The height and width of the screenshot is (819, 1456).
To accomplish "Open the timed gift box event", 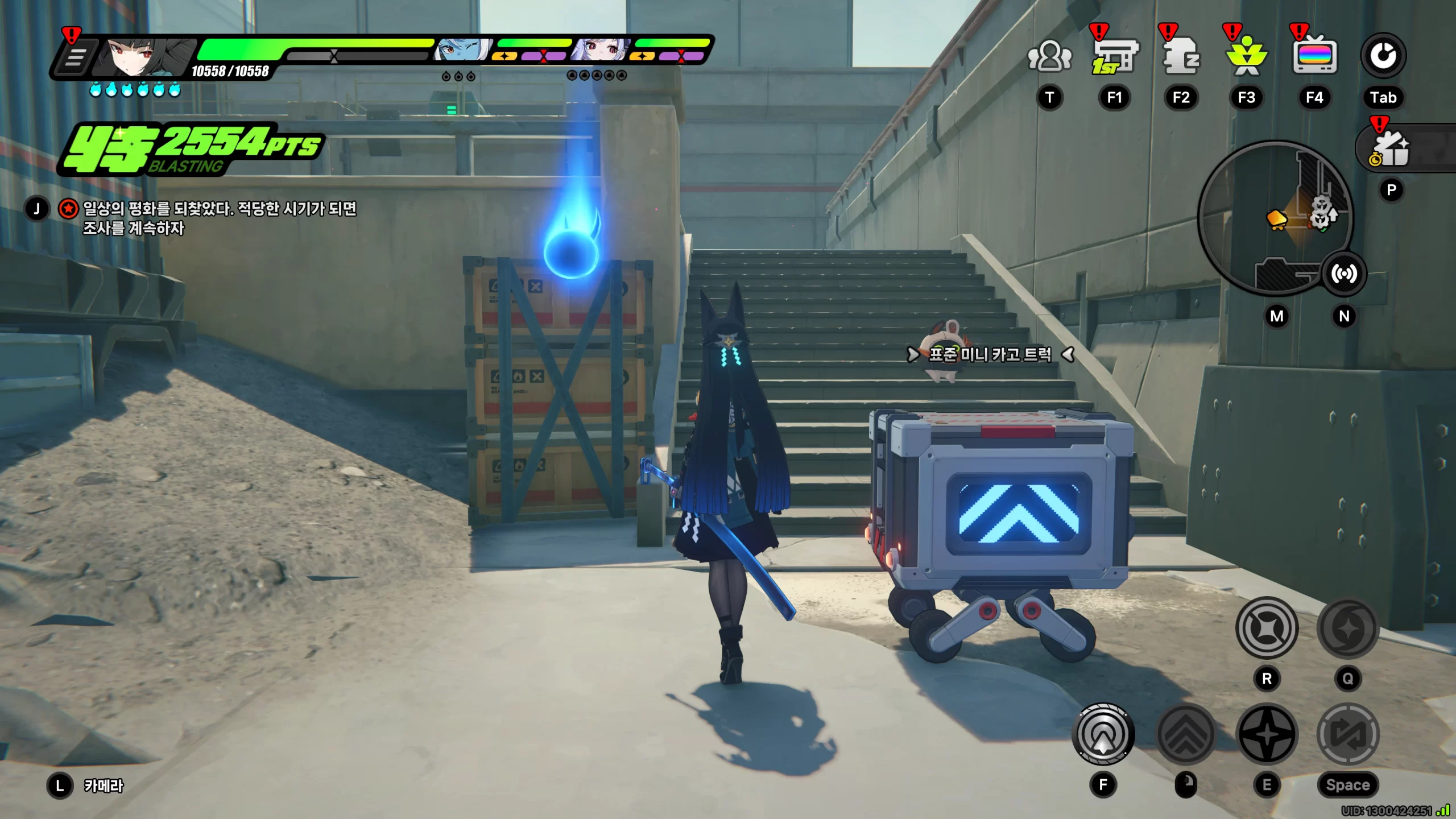I will tap(1391, 149).
